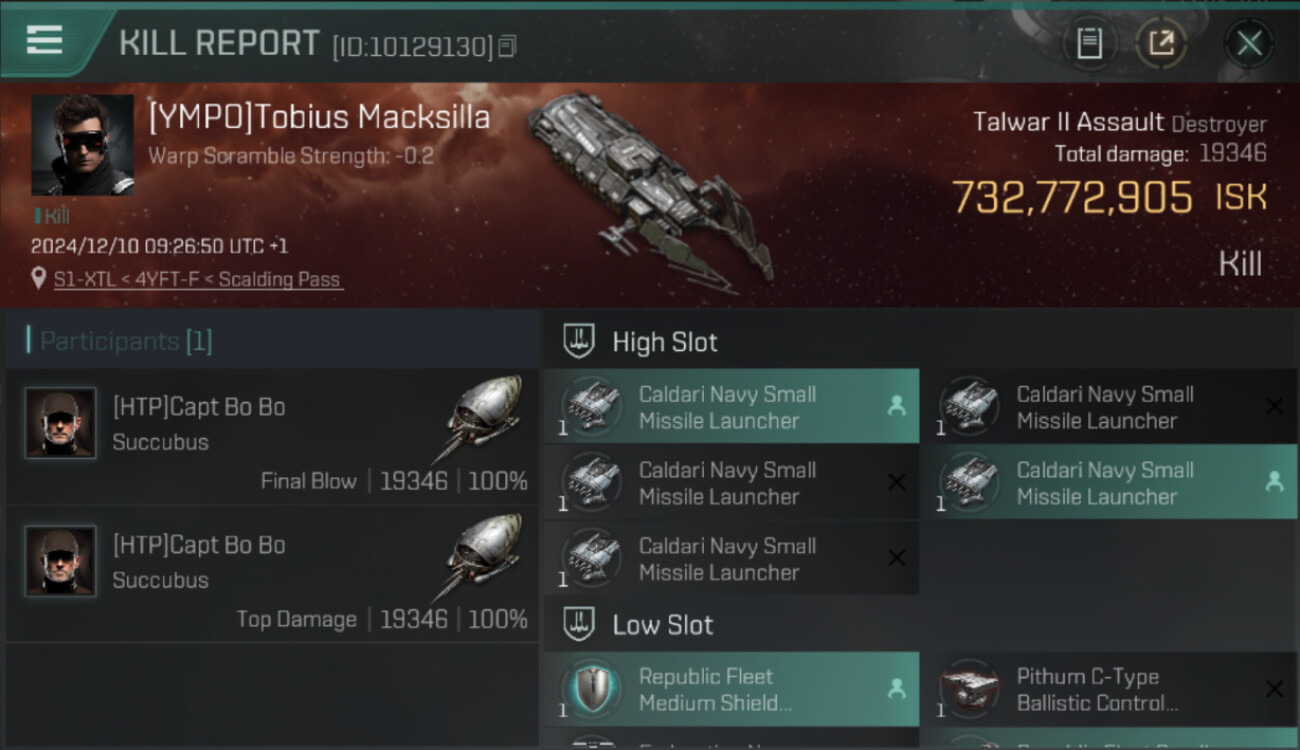Inspect the Republic Fleet Medium Shield module
This screenshot has width=1300, height=750.
click(730, 689)
